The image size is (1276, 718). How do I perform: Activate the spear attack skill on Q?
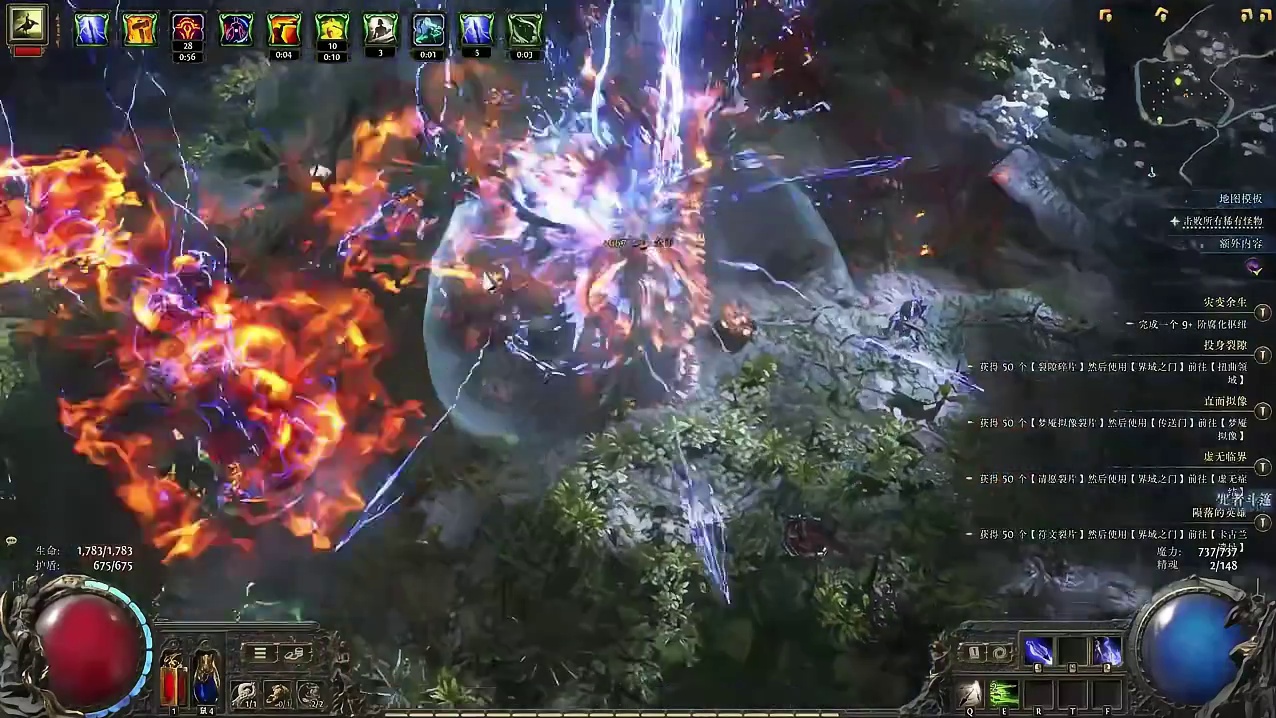click(969, 693)
